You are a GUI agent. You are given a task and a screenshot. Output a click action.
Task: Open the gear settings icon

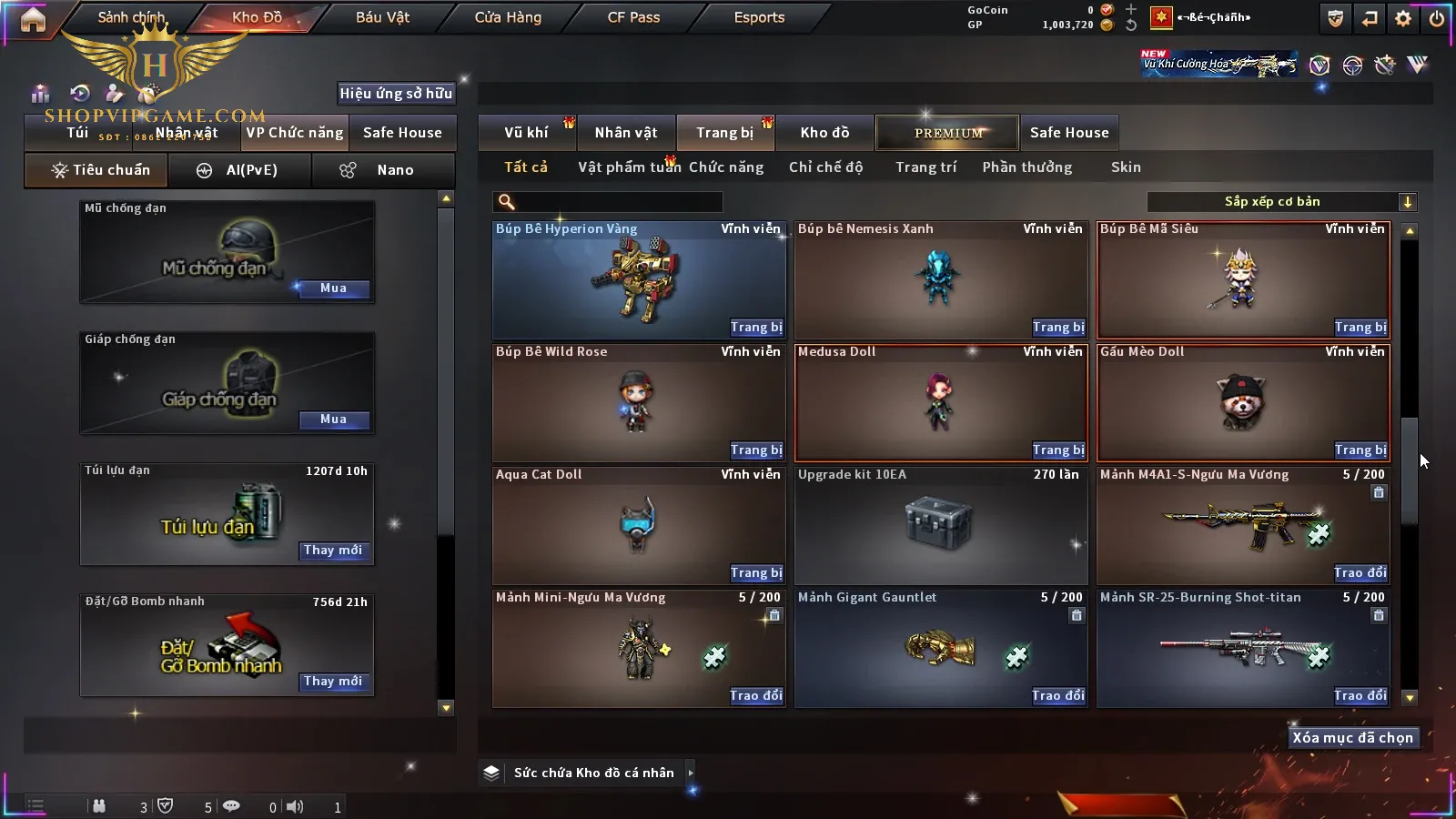pos(1403,18)
